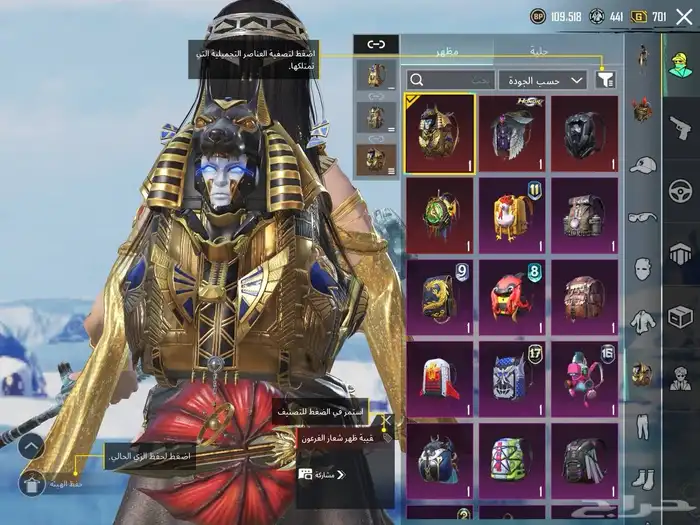Save the current outfit with the hanger button
This screenshot has height=525, width=700.
point(32,484)
